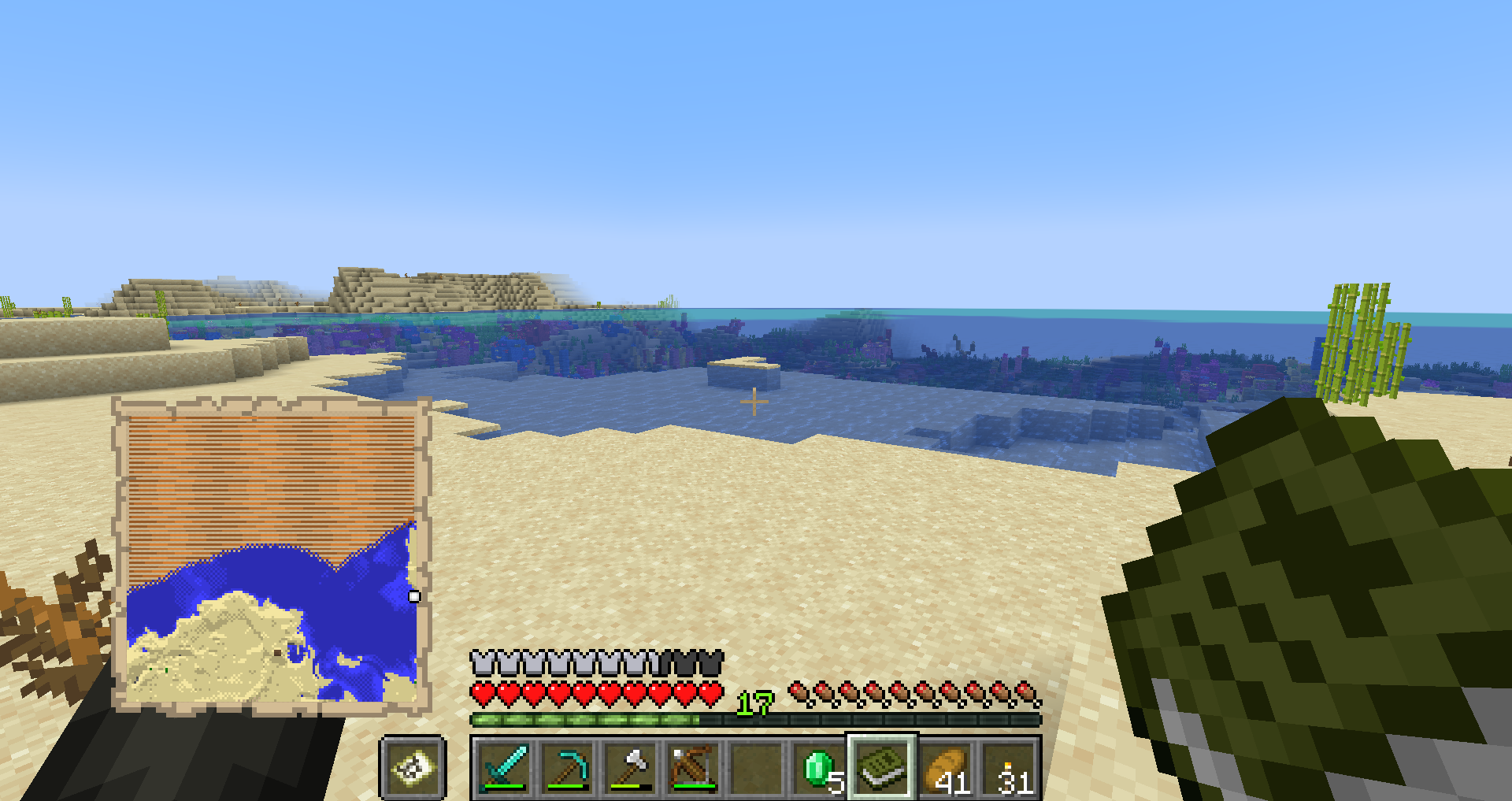Equip the axe from the hotbar

629,768
